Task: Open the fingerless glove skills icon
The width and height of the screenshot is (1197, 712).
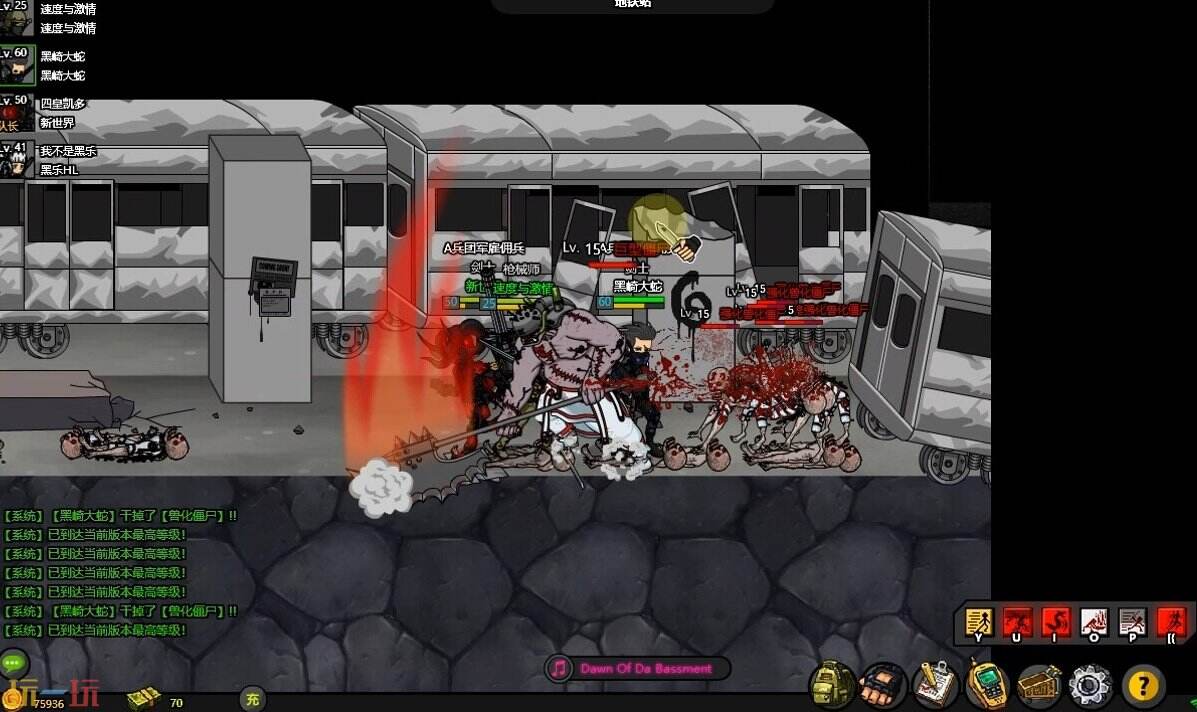Action: click(884, 686)
